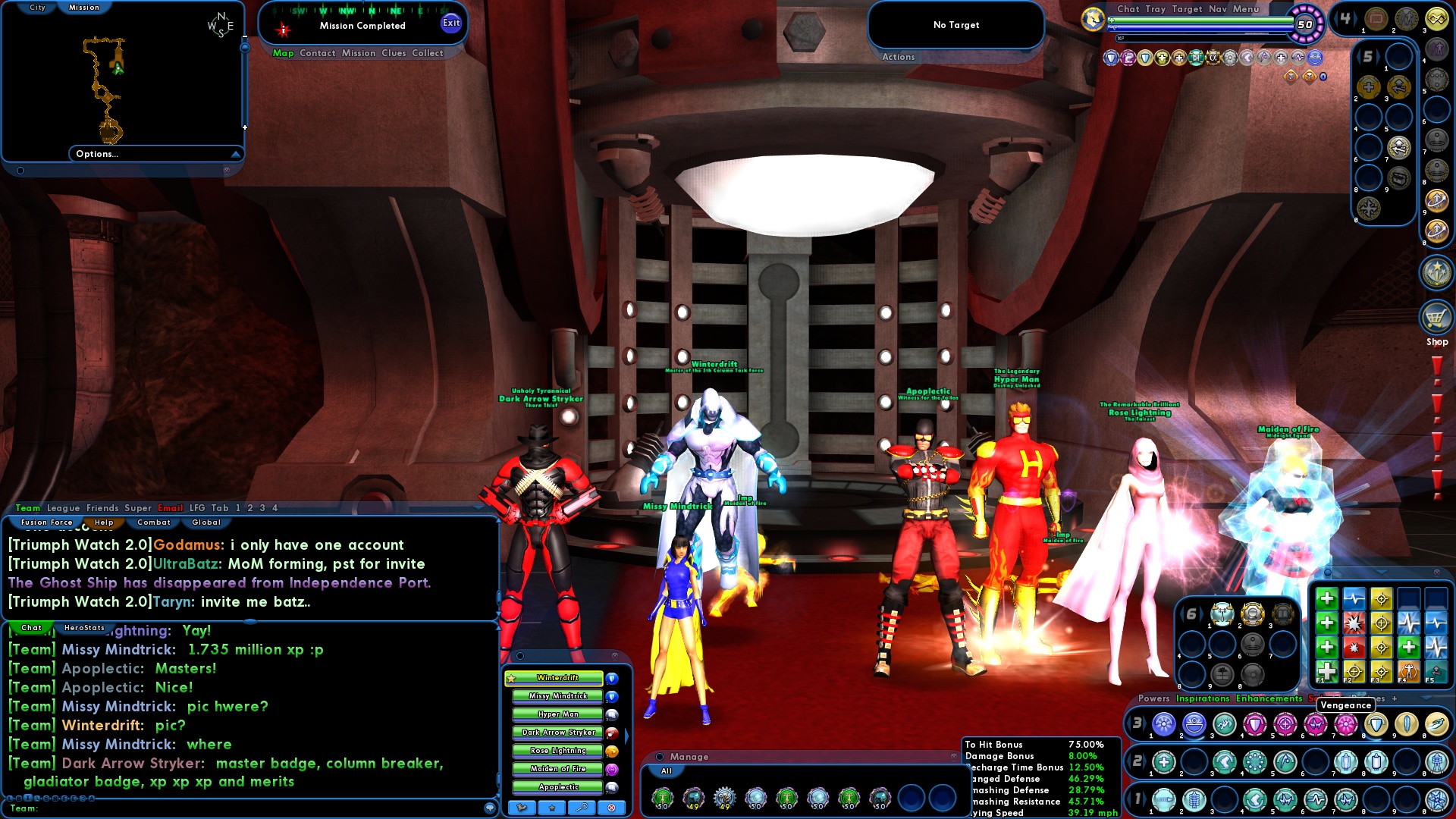The image size is (1456, 819).
Task: Quit the team via the red X icon
Action: [x=610, y=808]
